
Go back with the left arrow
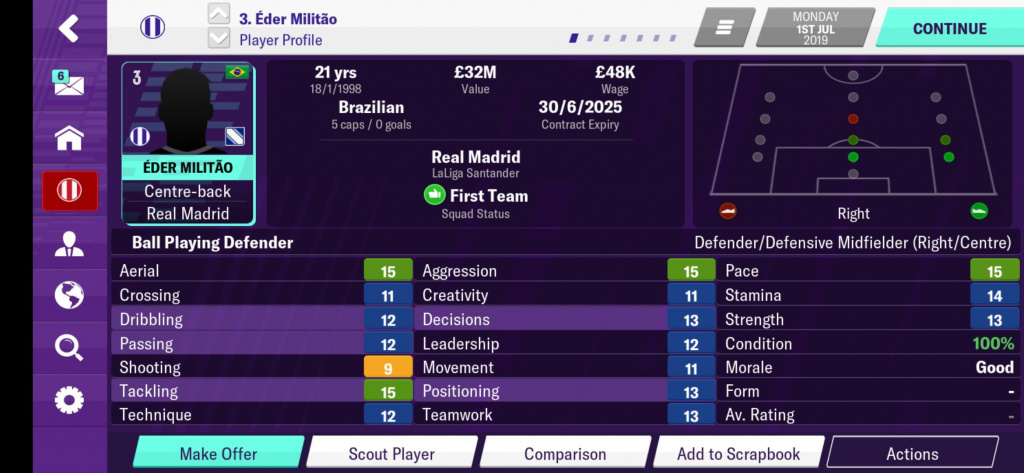tap(68, 28)
